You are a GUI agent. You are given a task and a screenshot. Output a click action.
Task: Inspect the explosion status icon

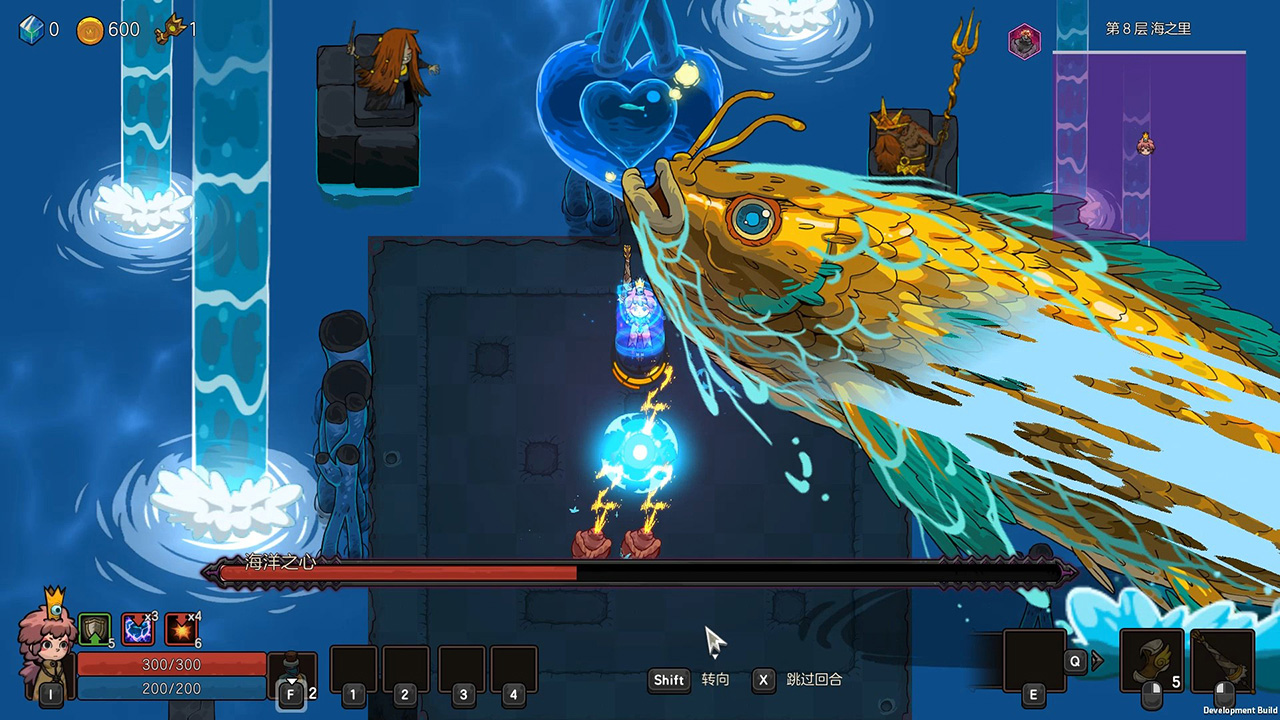pyautogui.click(x=182, y=629)
